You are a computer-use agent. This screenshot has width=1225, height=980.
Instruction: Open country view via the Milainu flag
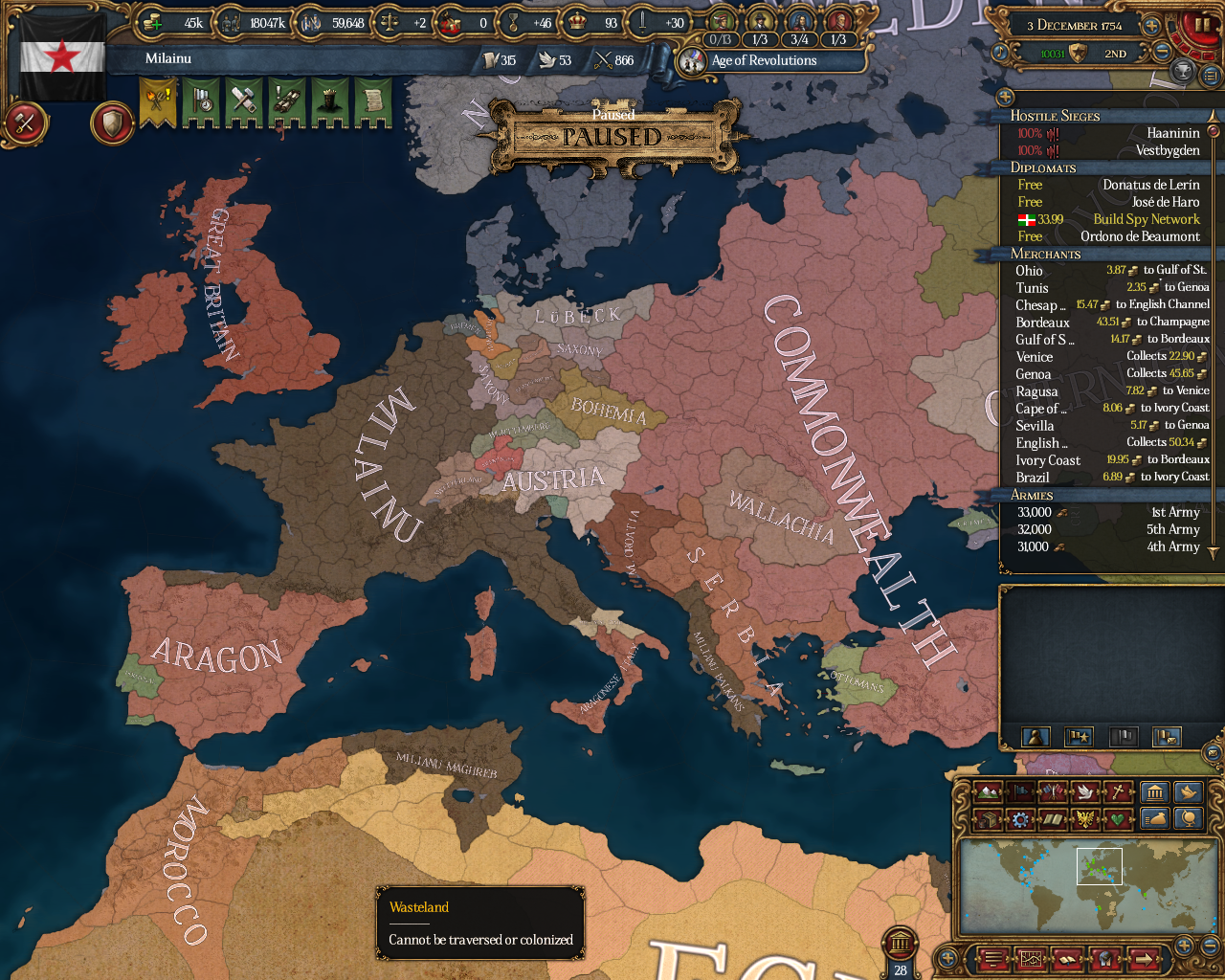pyautogui.click(x=60, y=57)
